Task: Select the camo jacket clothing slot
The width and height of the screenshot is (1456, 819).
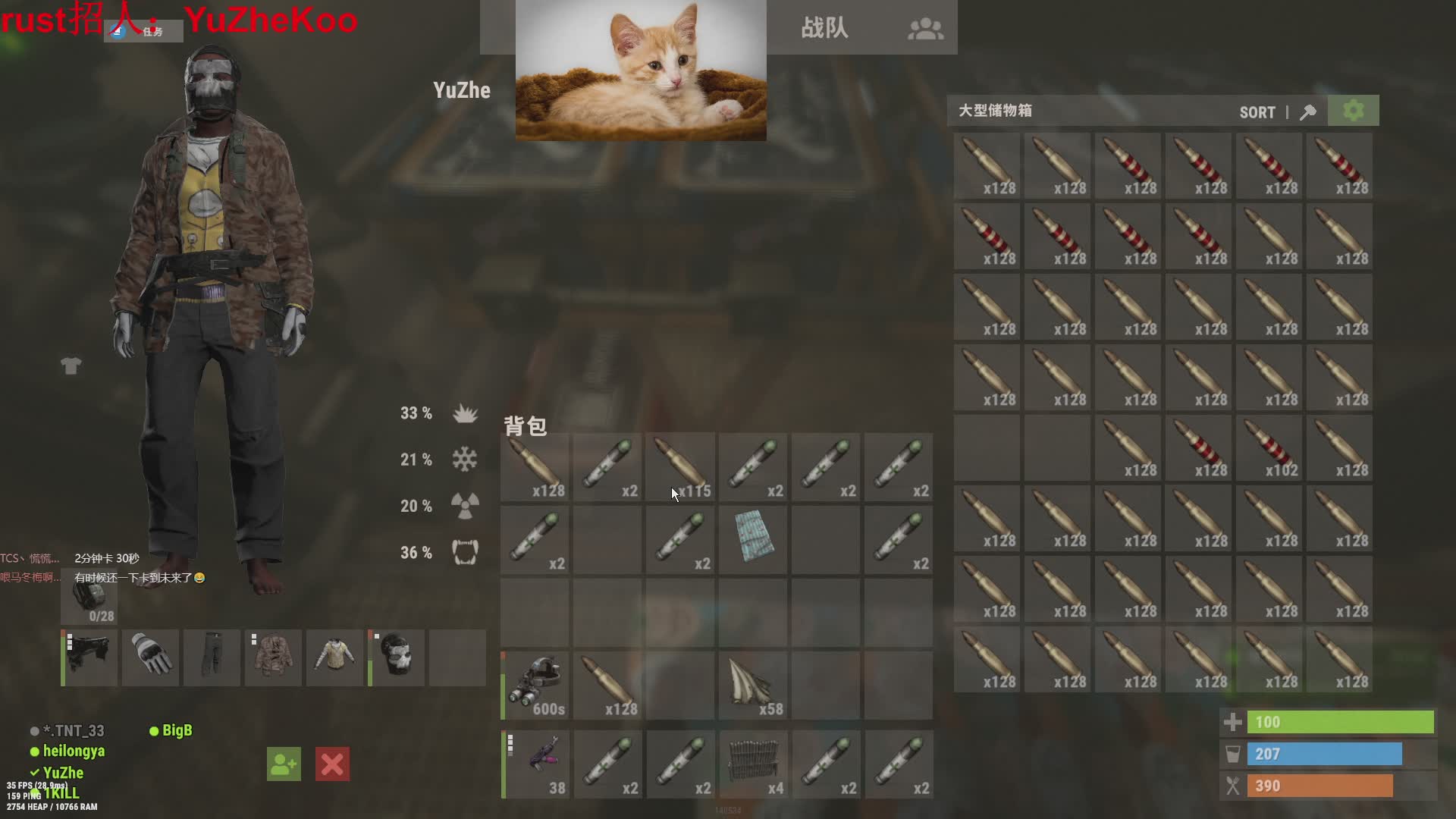Action: [x=274, y=657]
